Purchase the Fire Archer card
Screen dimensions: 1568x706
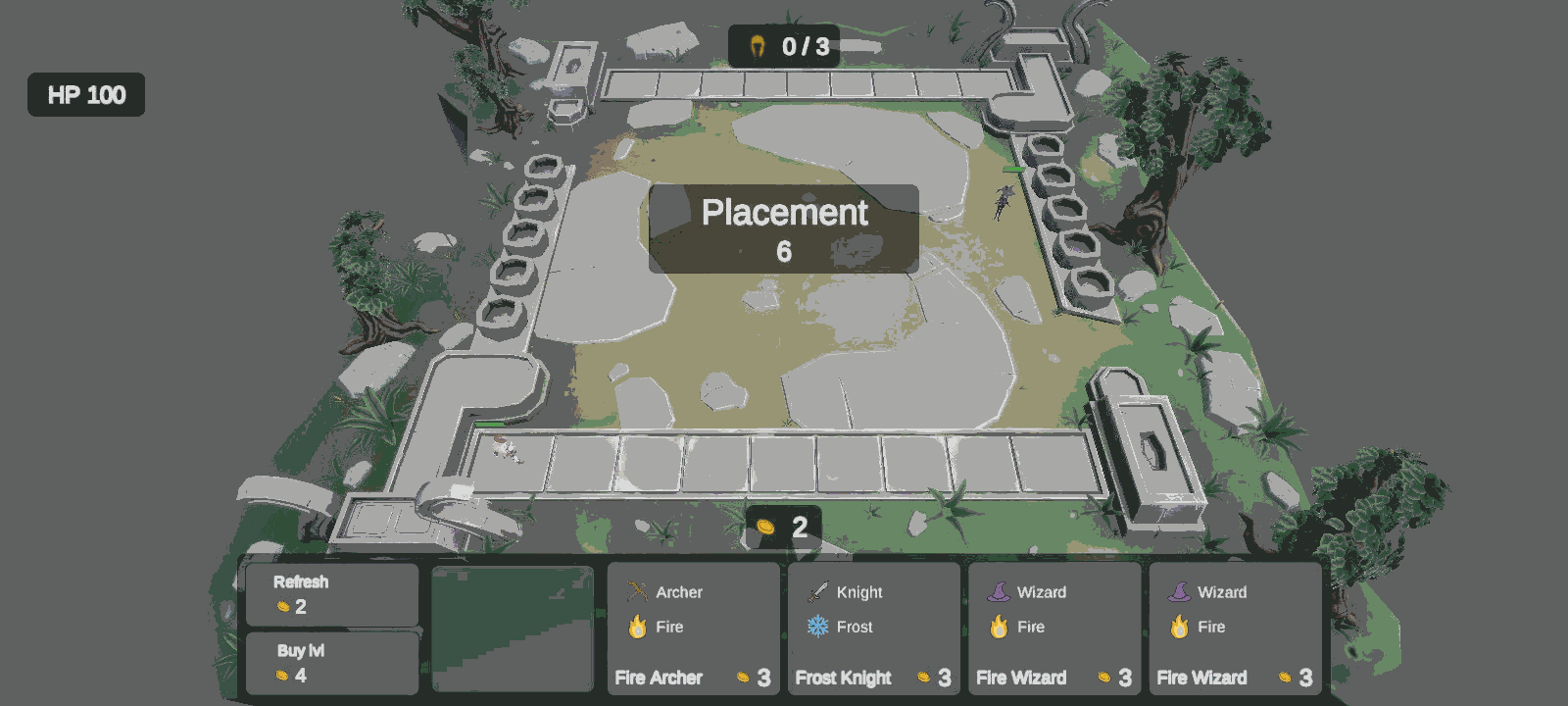tap(693, 629)
